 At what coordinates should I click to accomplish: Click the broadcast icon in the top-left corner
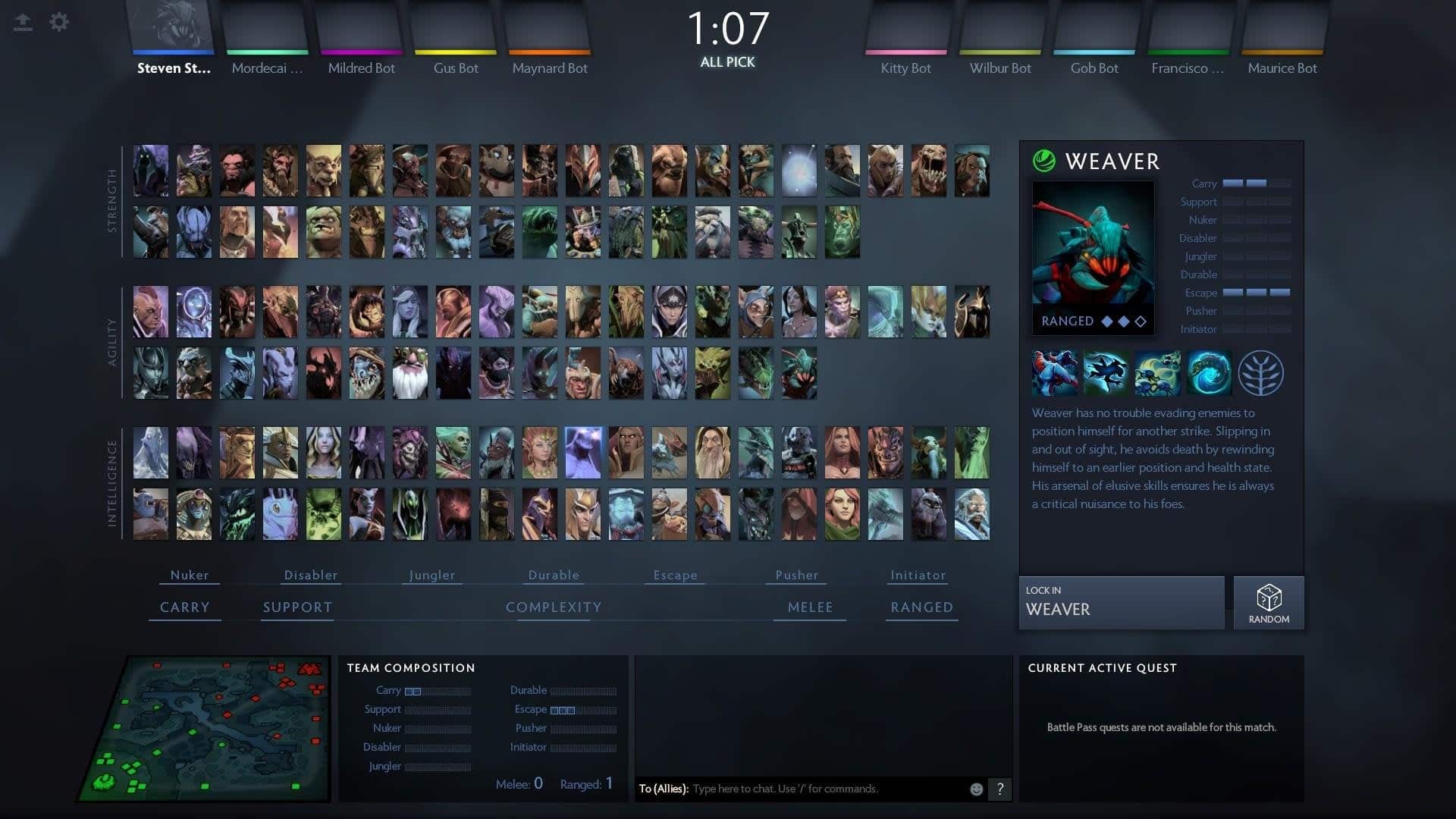(x=23, y=22)
